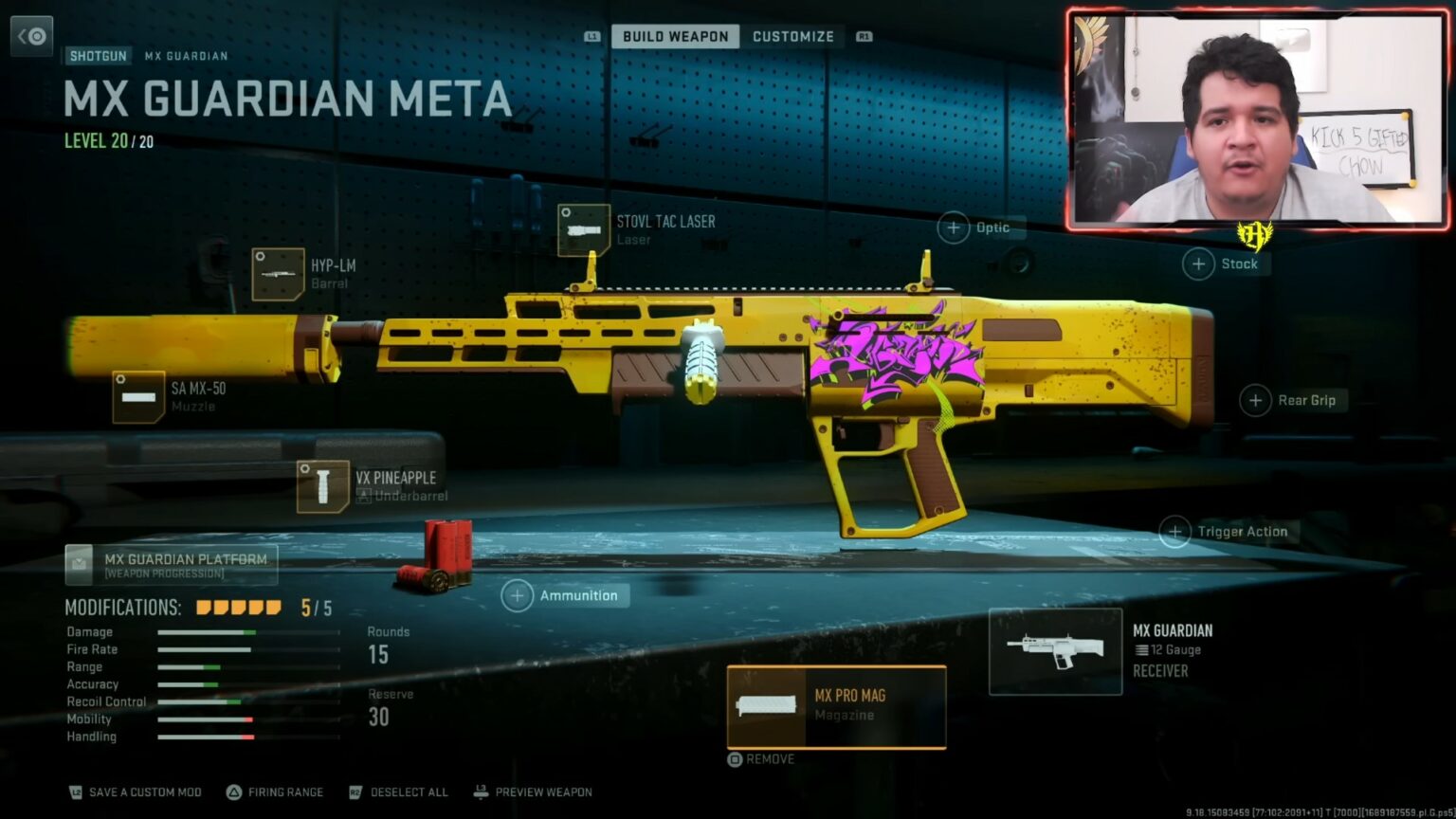
Task: Switch to the Customize tab
Action: (x=792, y=37)
